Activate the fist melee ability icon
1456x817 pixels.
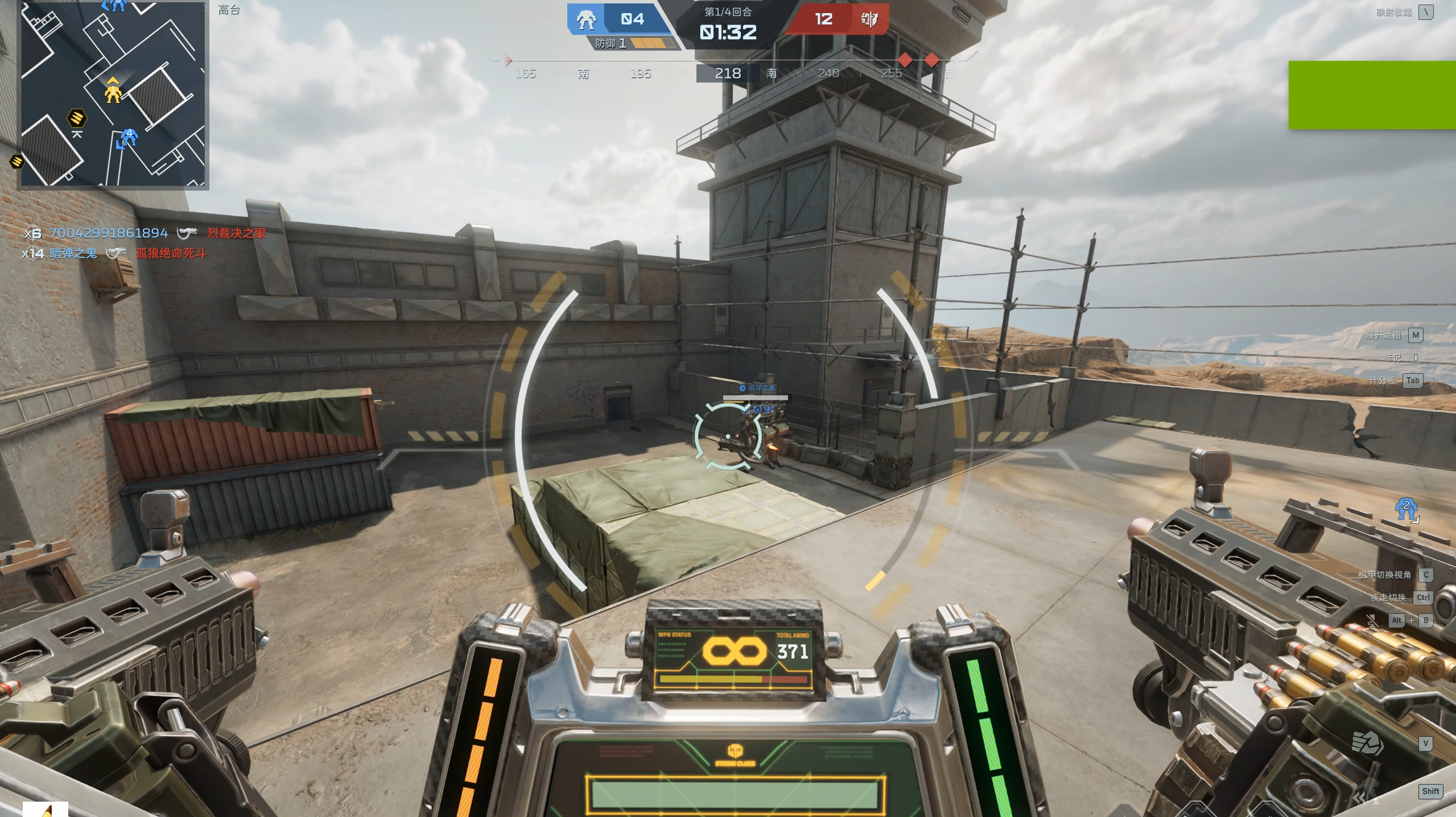tap(1367, 743)
